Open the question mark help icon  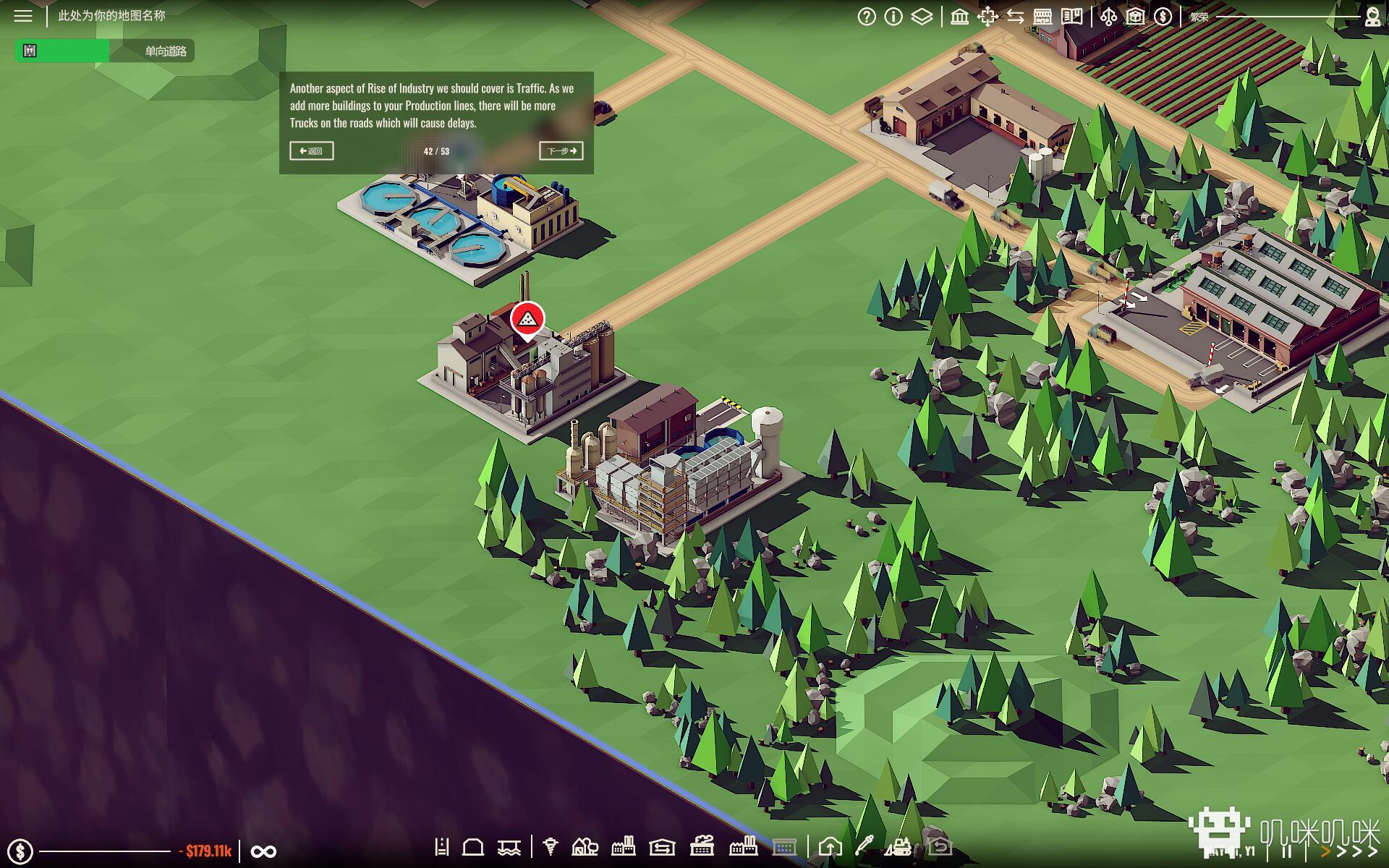click(x=866, y=17)
